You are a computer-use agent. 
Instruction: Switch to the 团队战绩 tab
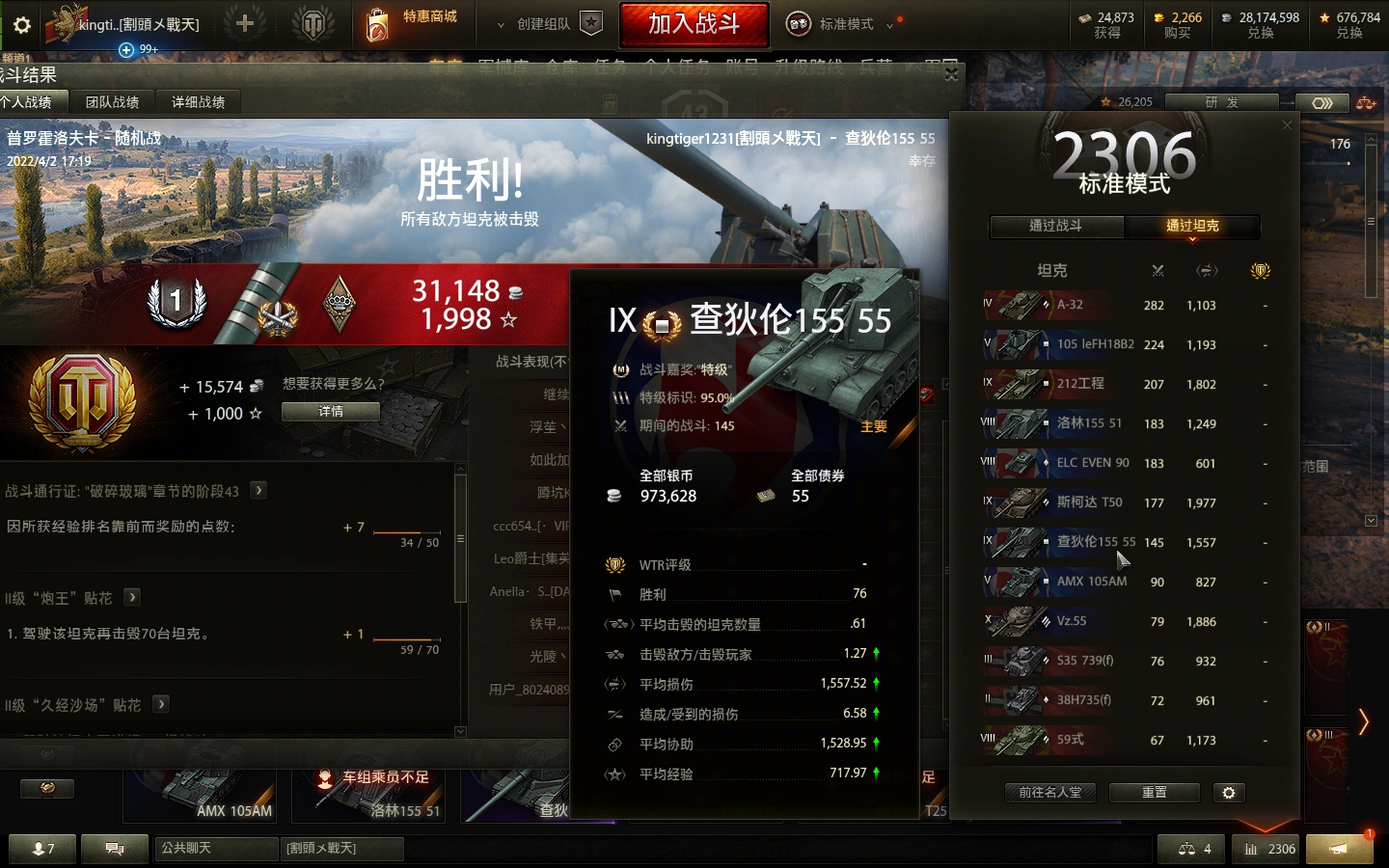[x=112, y=102]
